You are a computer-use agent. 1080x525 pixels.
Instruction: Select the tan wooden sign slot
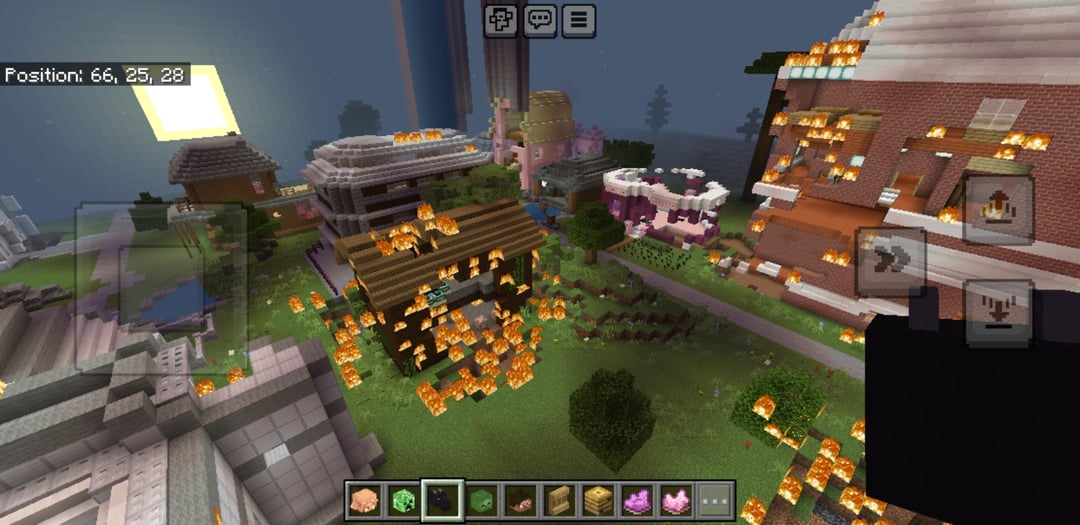click(559, 500)
